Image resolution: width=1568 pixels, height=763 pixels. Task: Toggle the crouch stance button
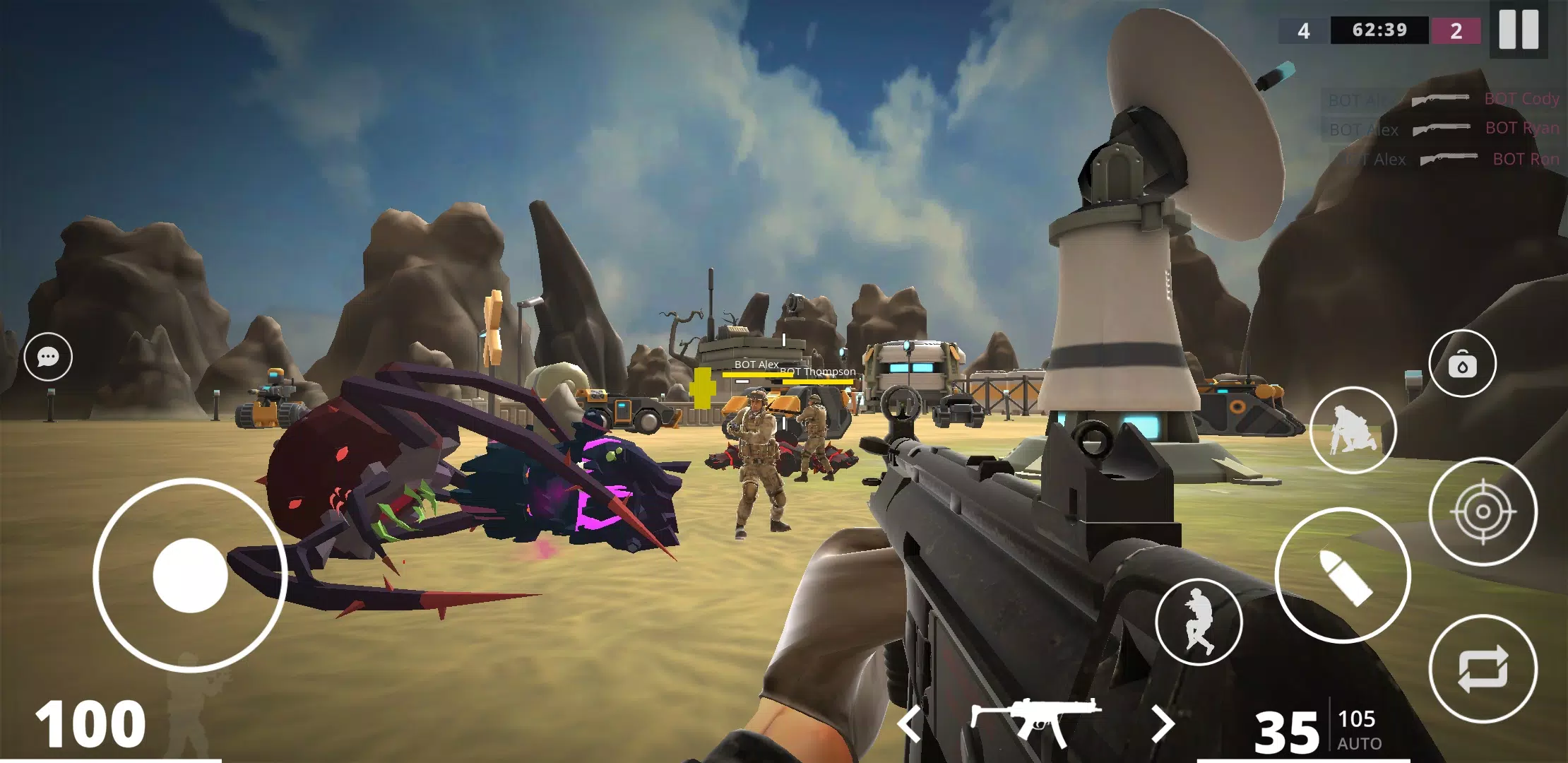coord(1353,430)
